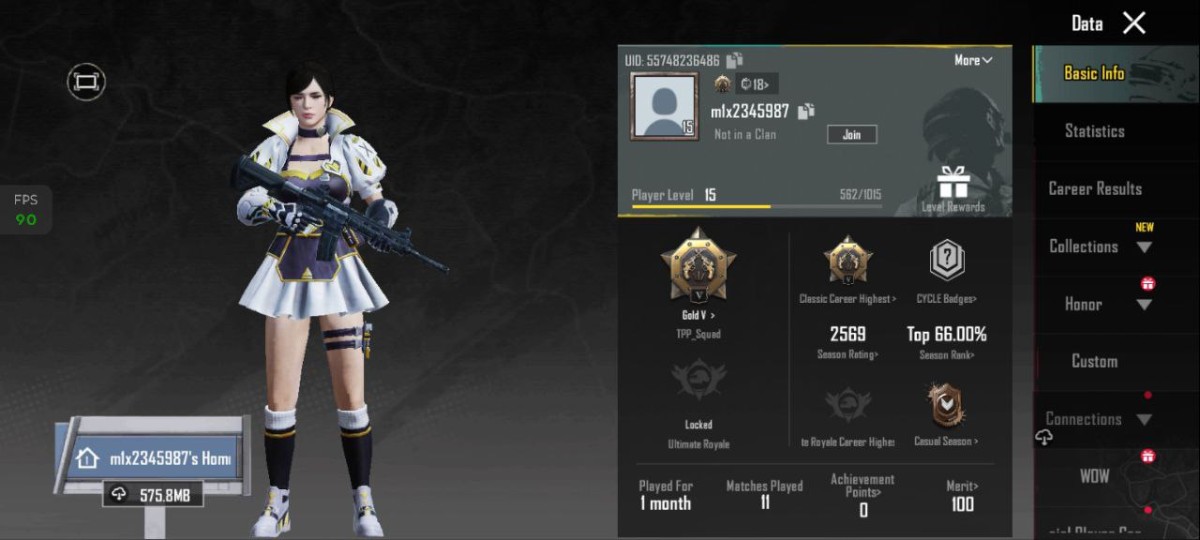Viewport: 1200px width, 540px height.
Task: Click the Join clan button
Action: [x=852, y=134]
